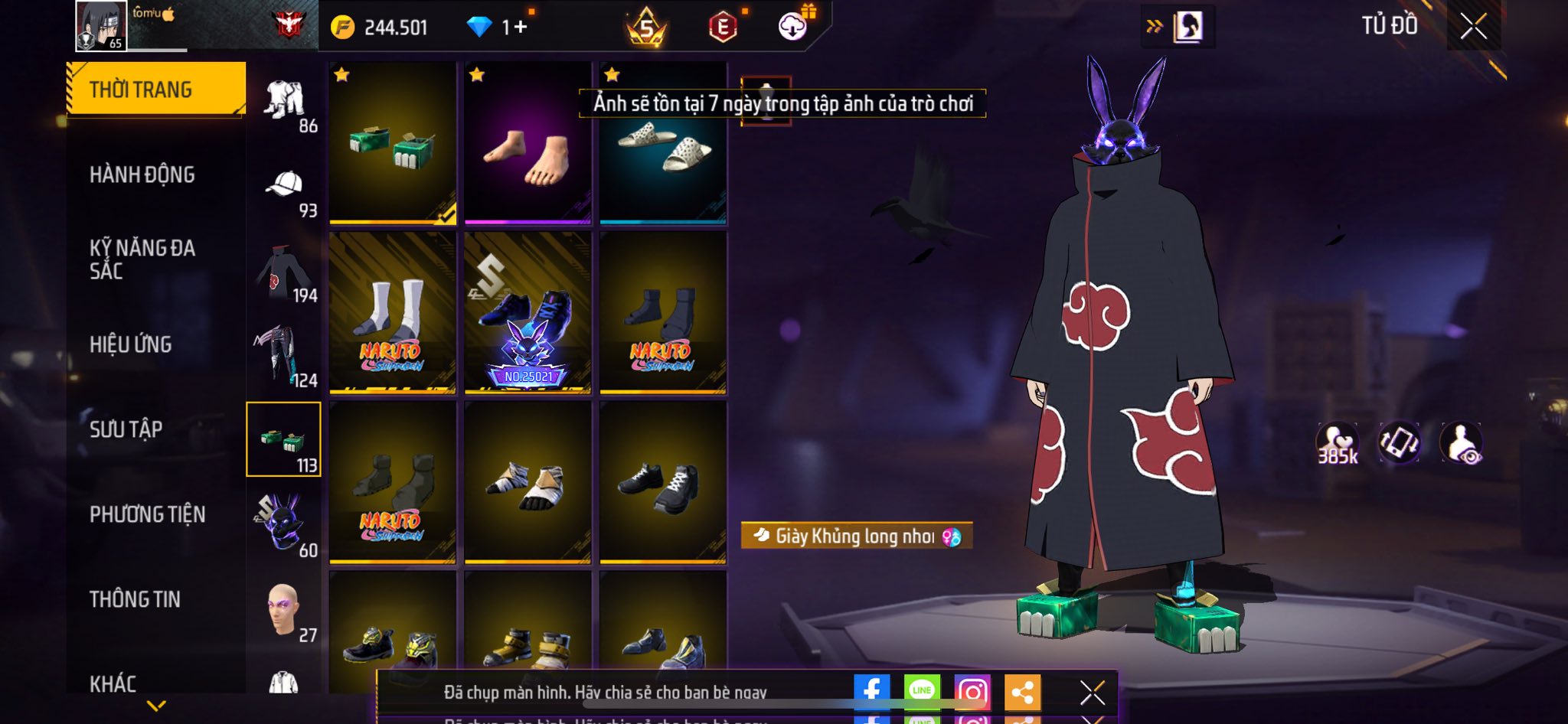Open the HÀNH ĐỘNG category
The height and width of the screenshot is (724, 1568).
[x=142, y=174]
